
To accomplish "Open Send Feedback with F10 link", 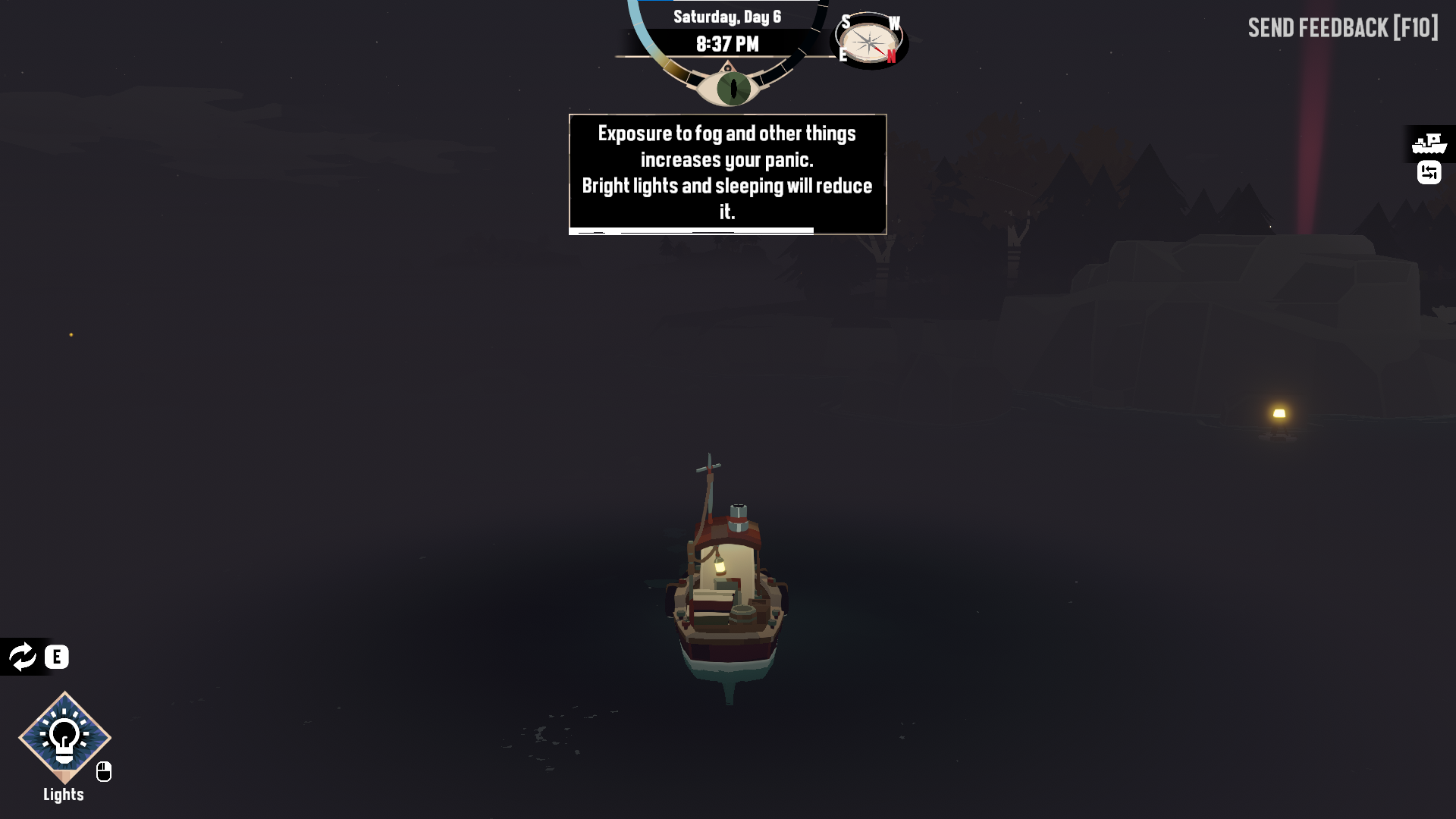I will (1342, 28).
